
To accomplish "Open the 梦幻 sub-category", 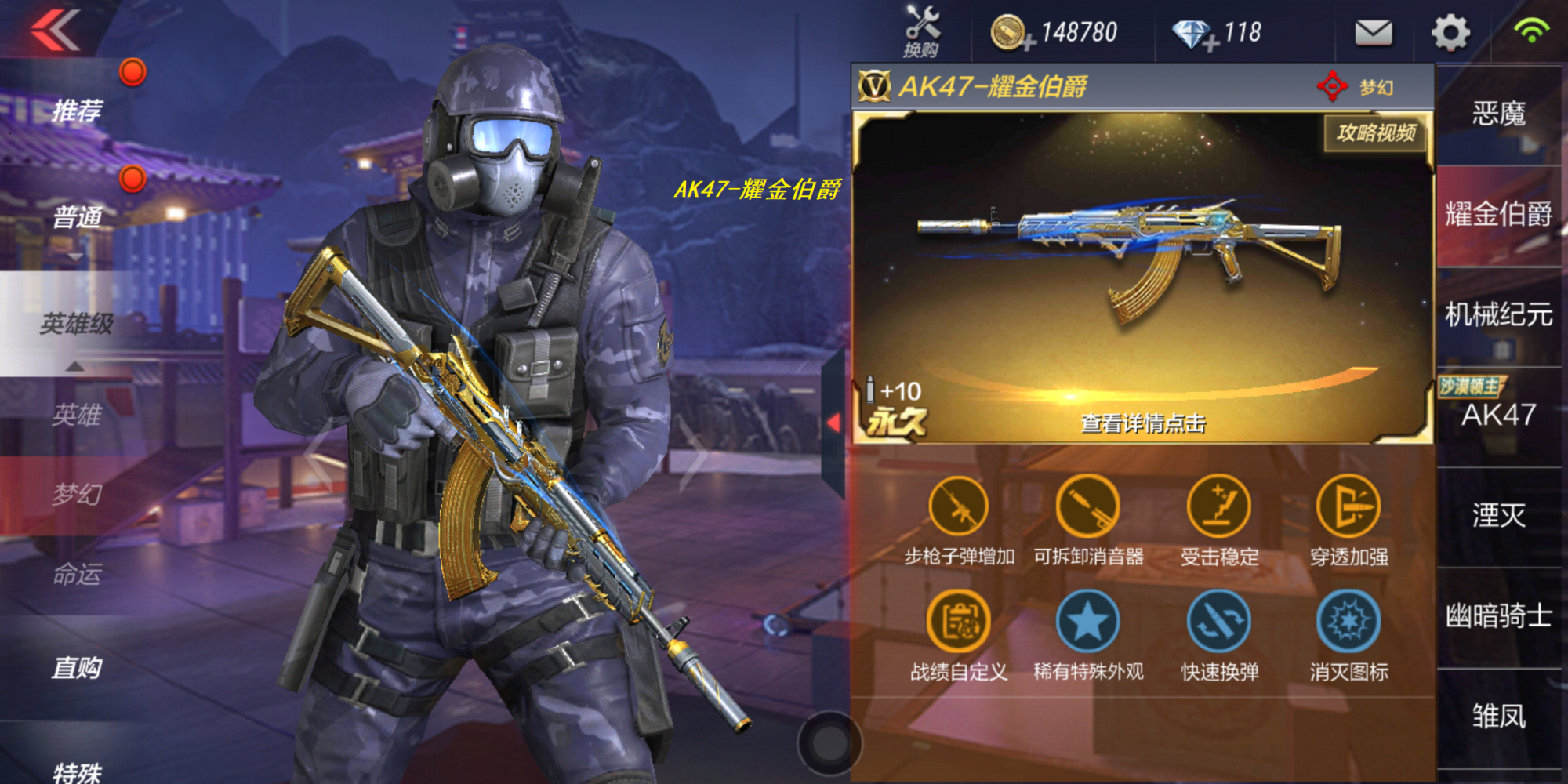I will click(x=77, y=495).
